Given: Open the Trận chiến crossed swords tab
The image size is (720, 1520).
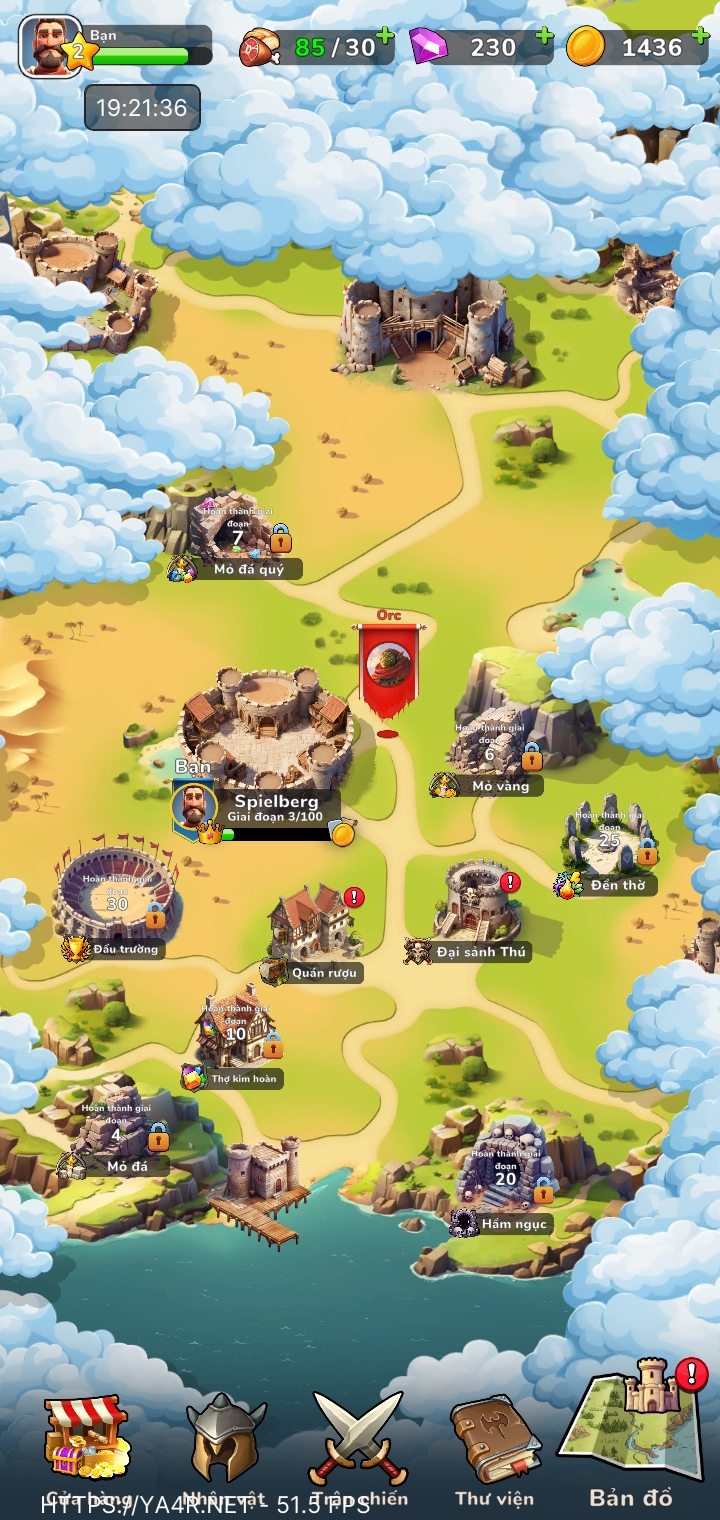Looking at the screenshot, I should [x=359, y=1445].
